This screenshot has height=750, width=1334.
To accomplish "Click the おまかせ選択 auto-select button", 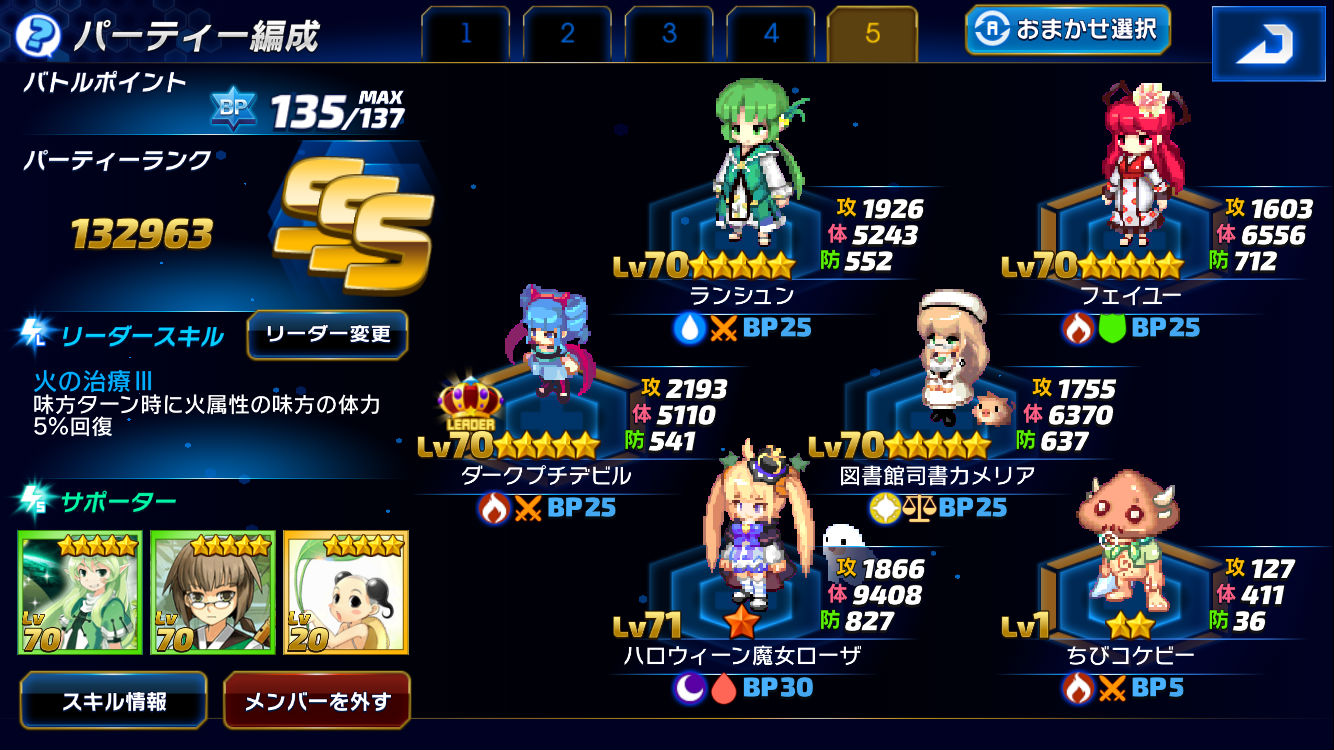I will coord(1067,31).
